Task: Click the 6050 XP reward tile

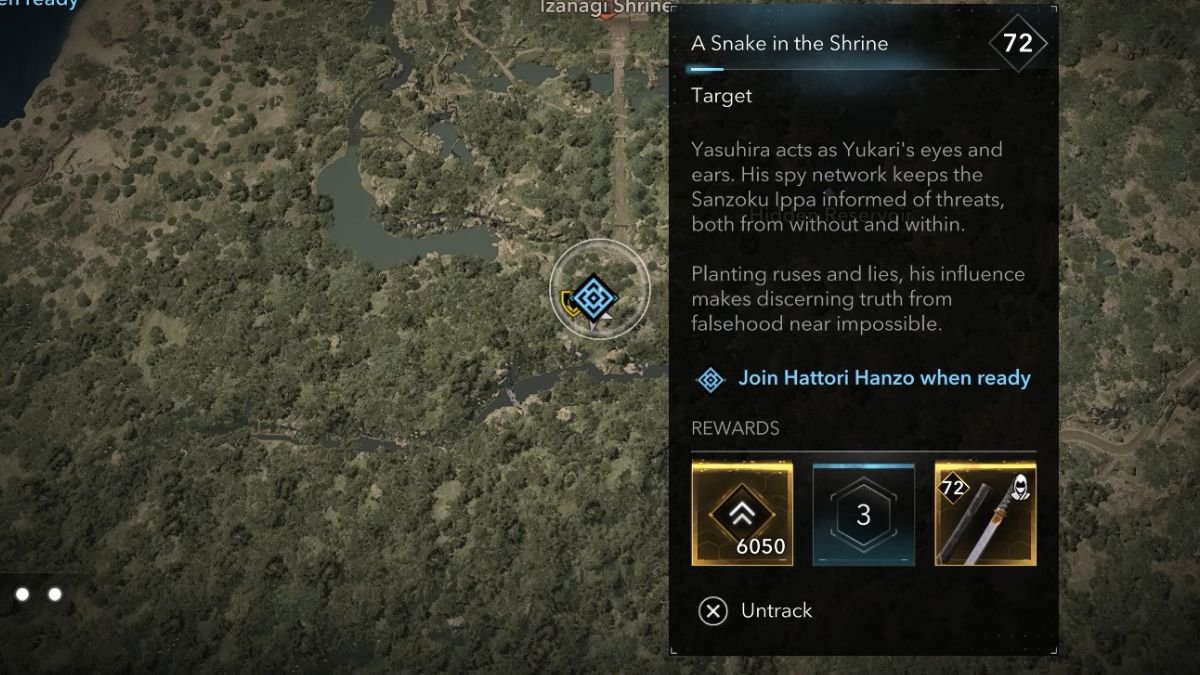Action: [742, 514]
